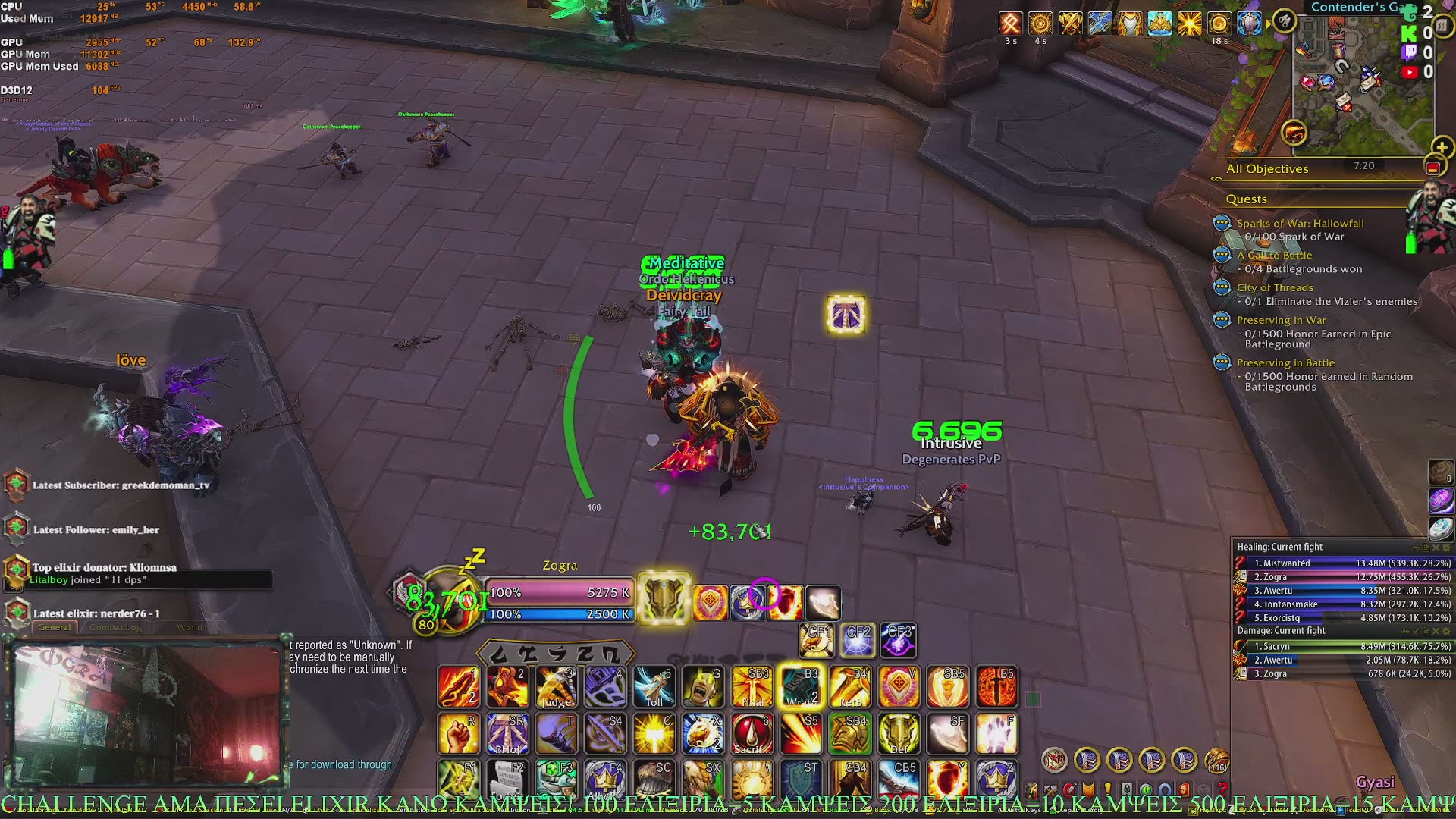
Task: Open the minimap tracking magnifier button
Action: click(1284, 21)
